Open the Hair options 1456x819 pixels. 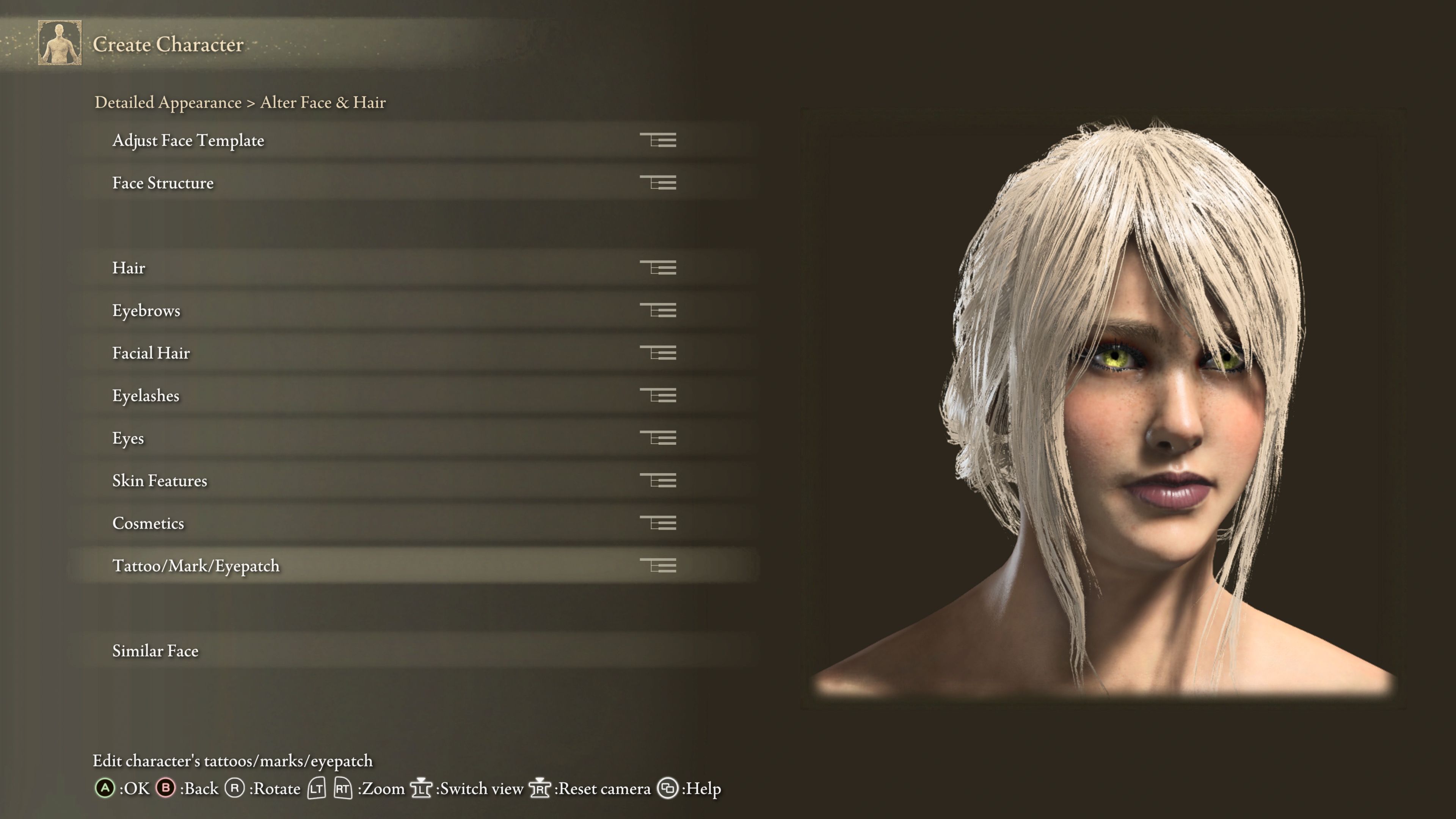(x=129, y=268)
